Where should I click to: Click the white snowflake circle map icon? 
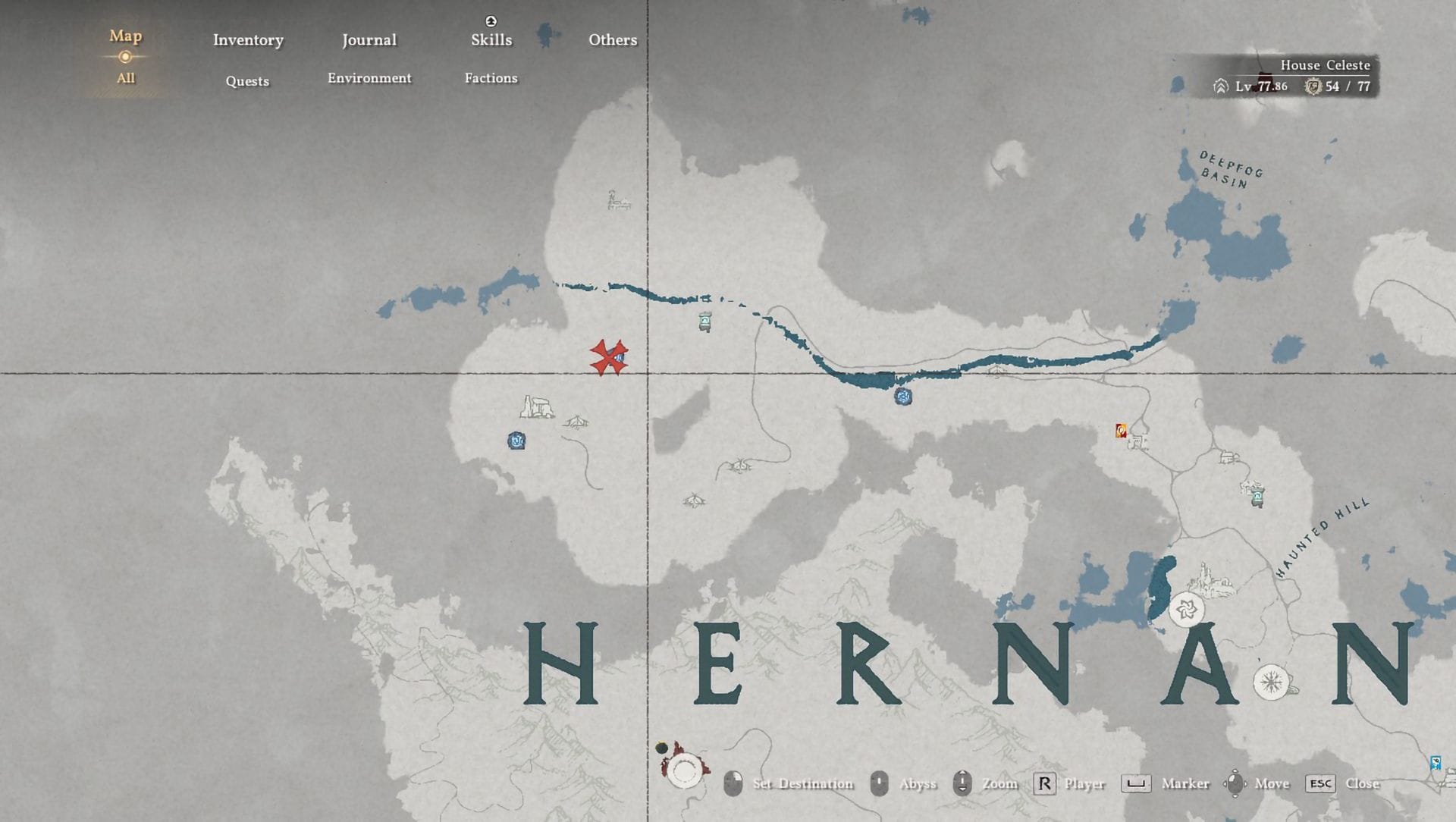coord(1272,682)
